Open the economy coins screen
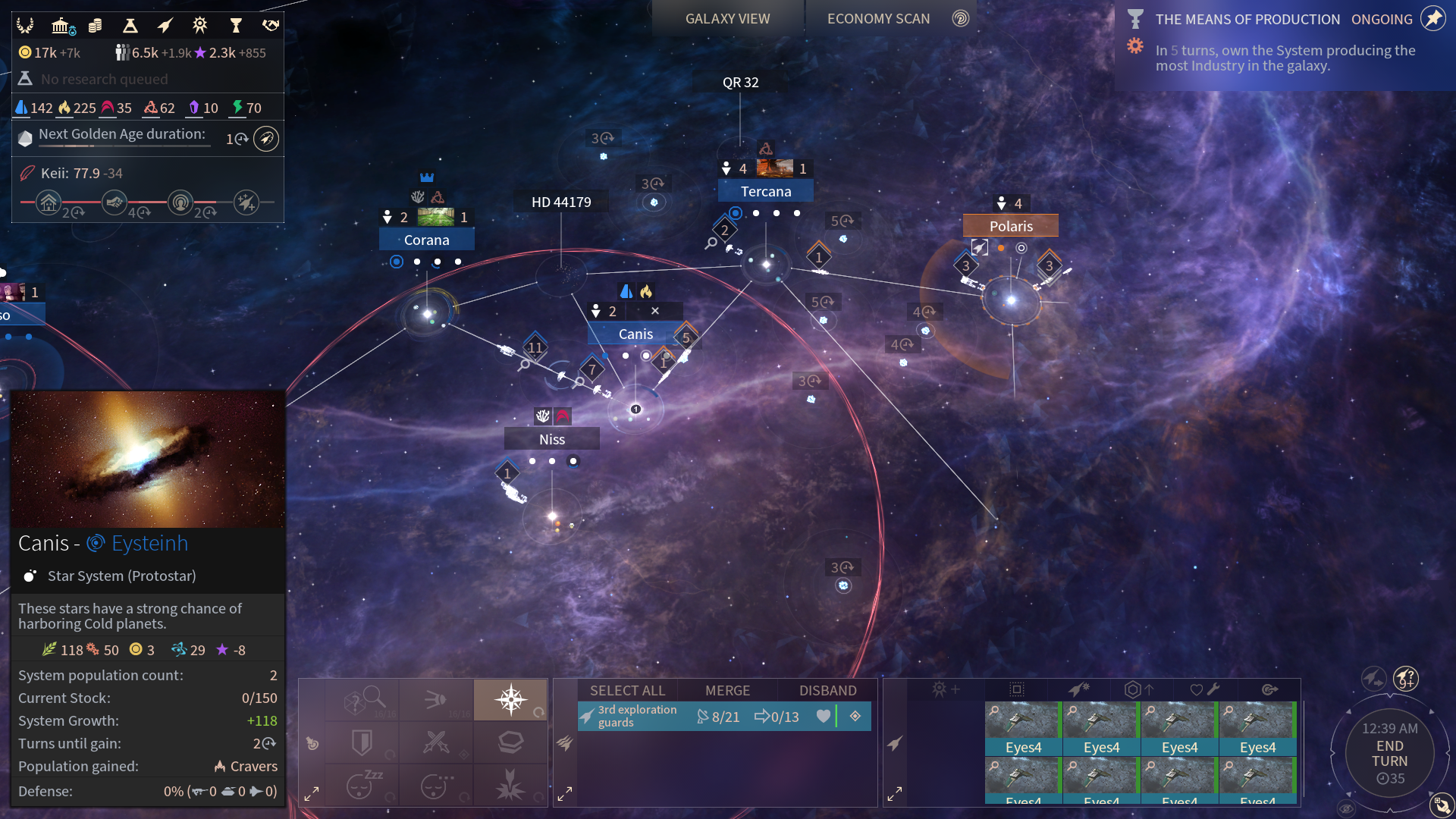The height and width of the screenshot is (819, 1456). coord(95,26)
